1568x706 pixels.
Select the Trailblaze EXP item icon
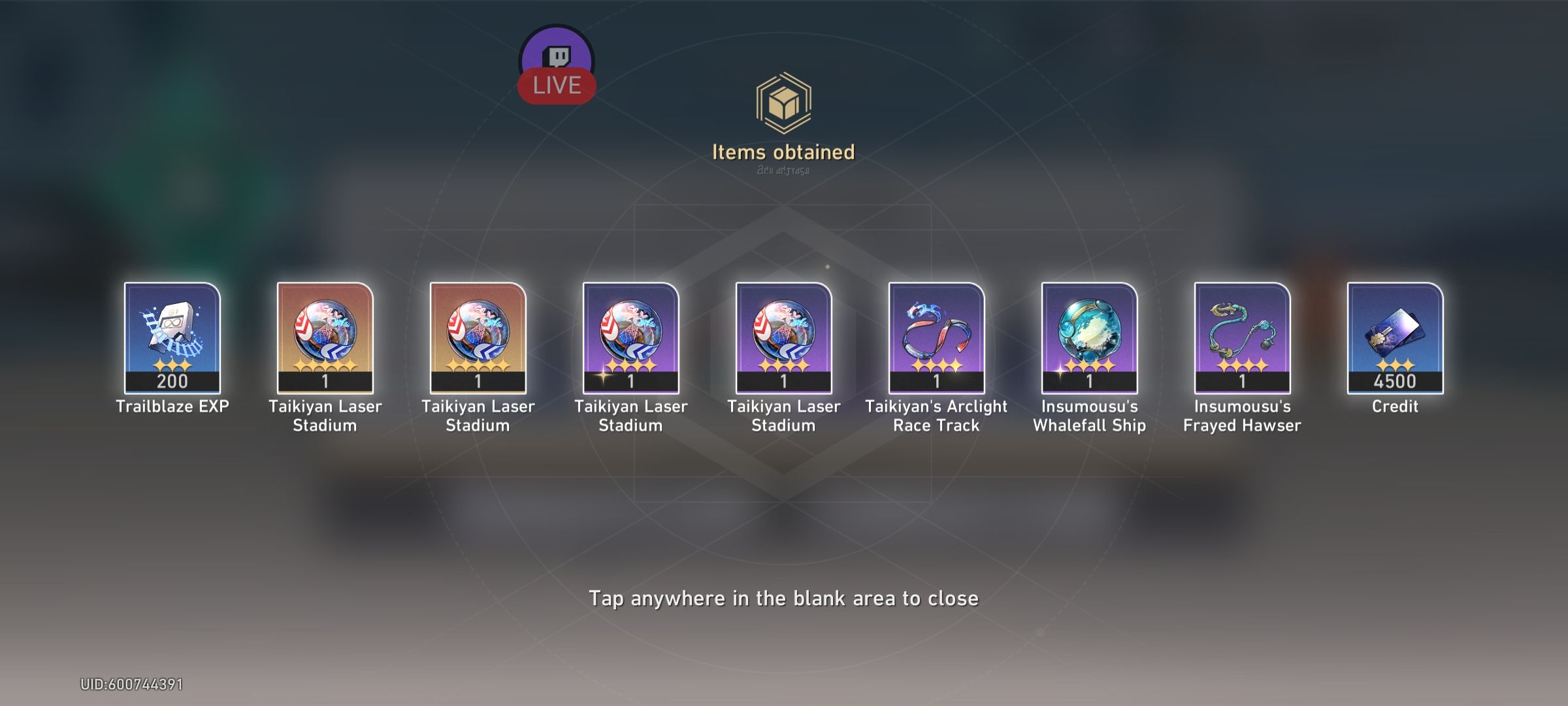(172, 340)
